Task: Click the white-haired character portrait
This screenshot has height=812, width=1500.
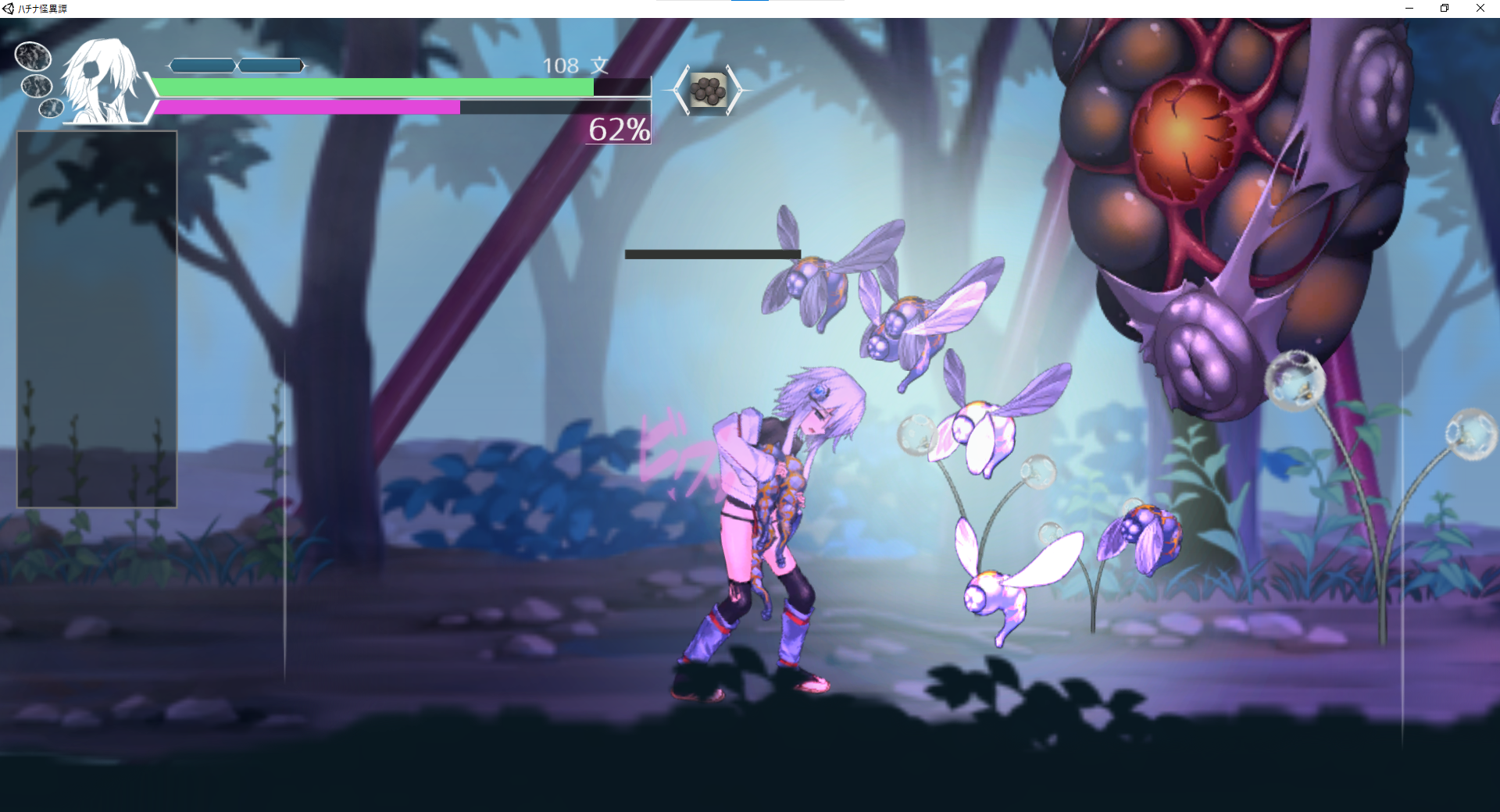Action: point(101,81)
